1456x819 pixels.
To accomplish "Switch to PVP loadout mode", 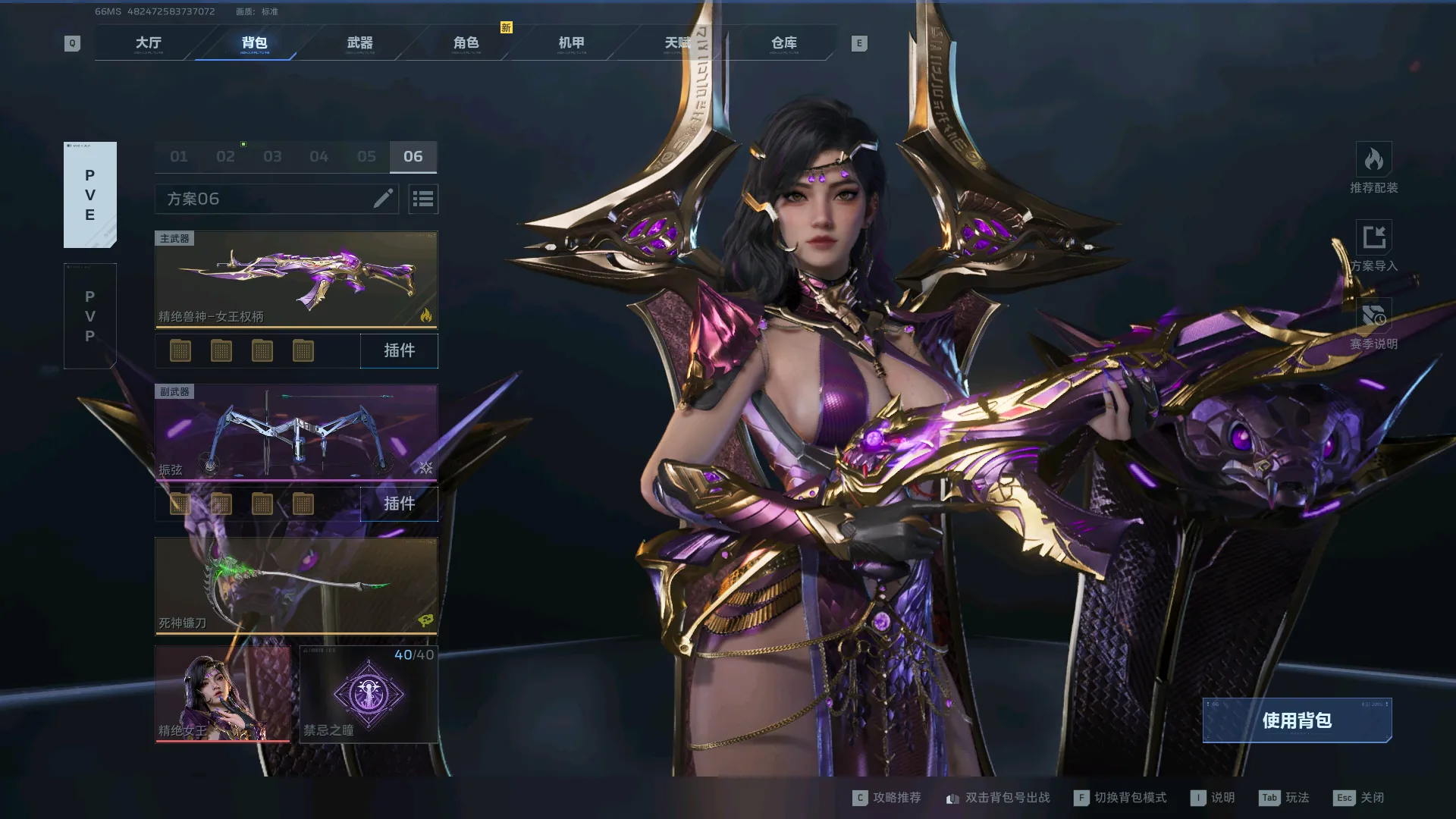I will [90, 316].
